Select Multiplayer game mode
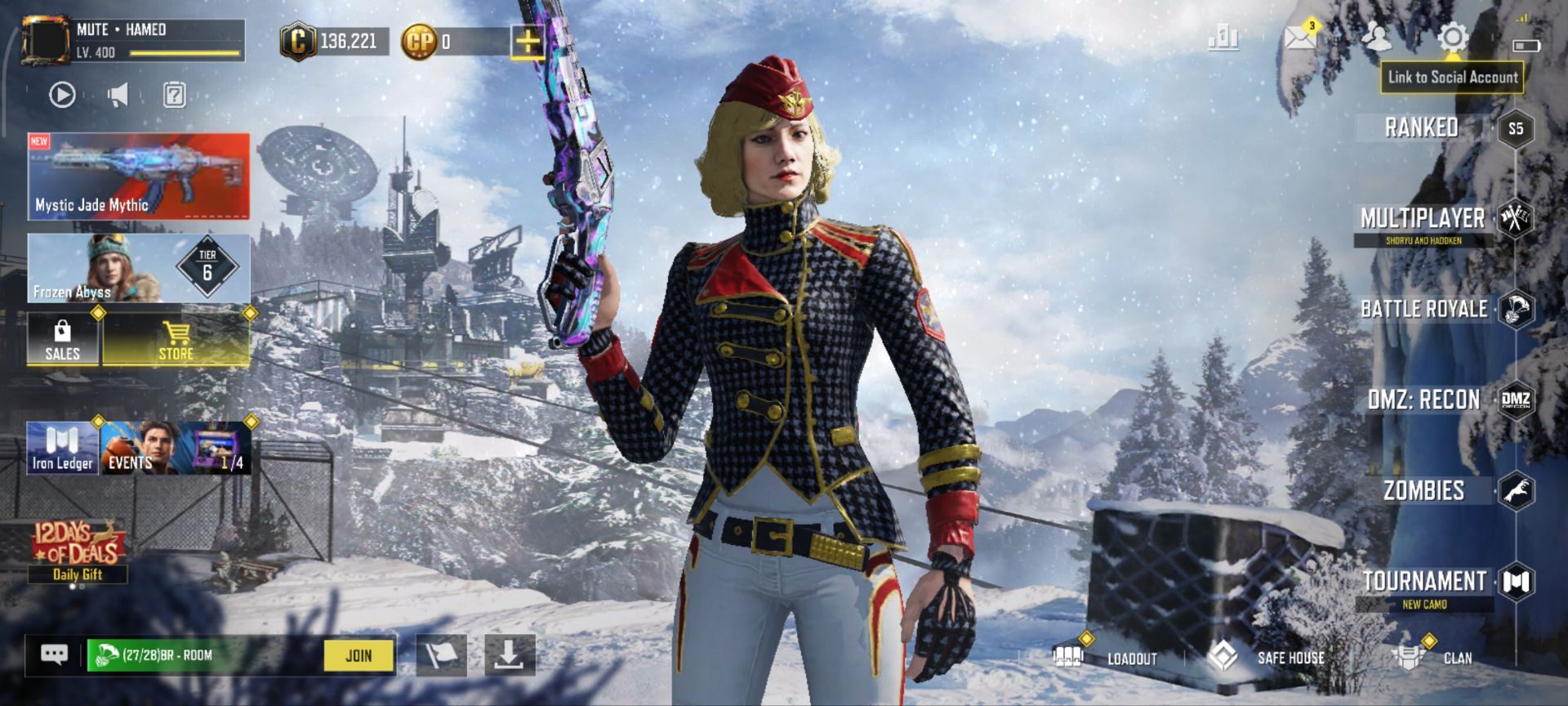Screen dimensions: 1568x706 pyautogui.click(x=1423, y=219)
